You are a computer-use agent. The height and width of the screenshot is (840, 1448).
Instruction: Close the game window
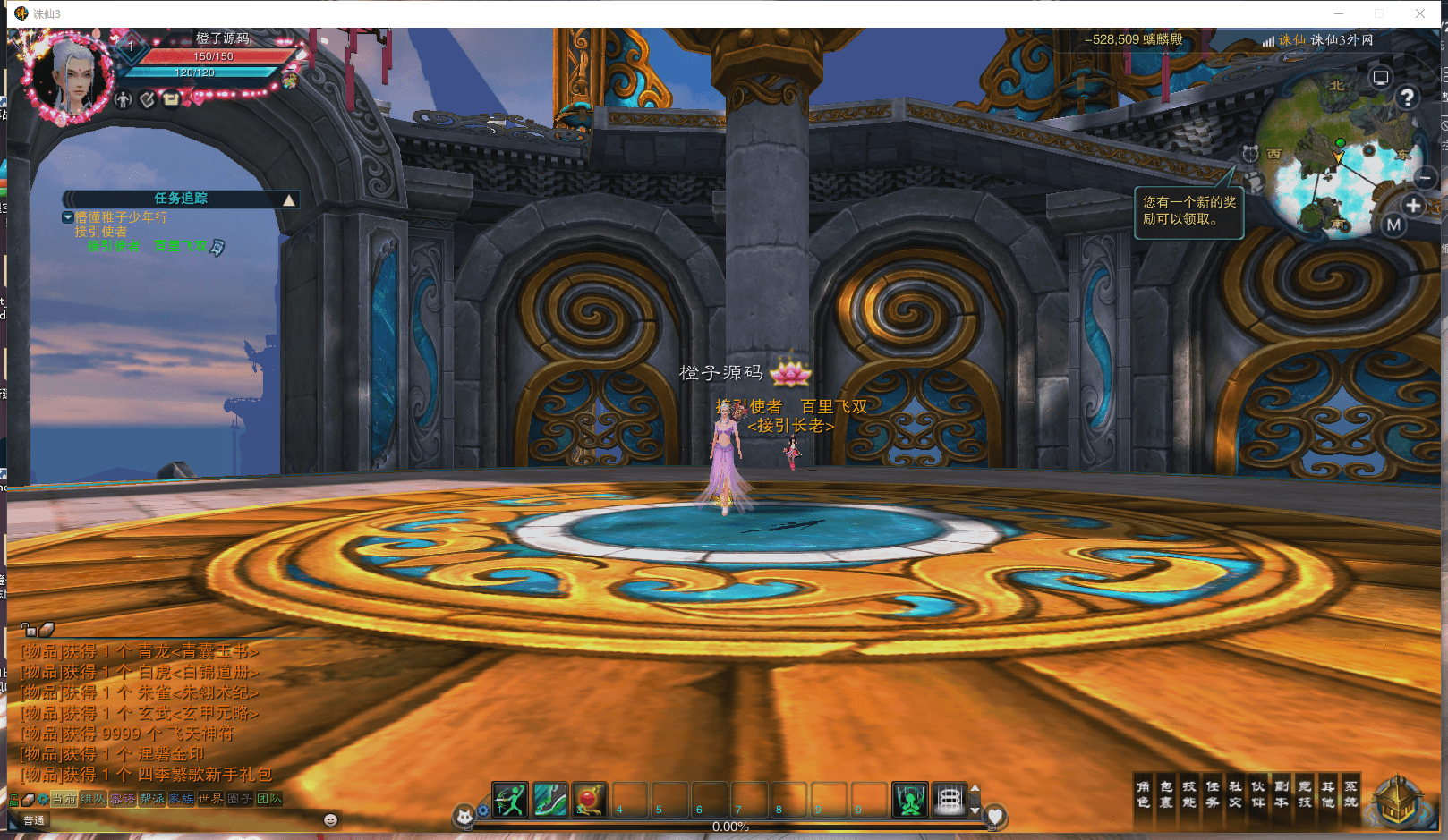pyautogui.click(x=1420, y=13)
